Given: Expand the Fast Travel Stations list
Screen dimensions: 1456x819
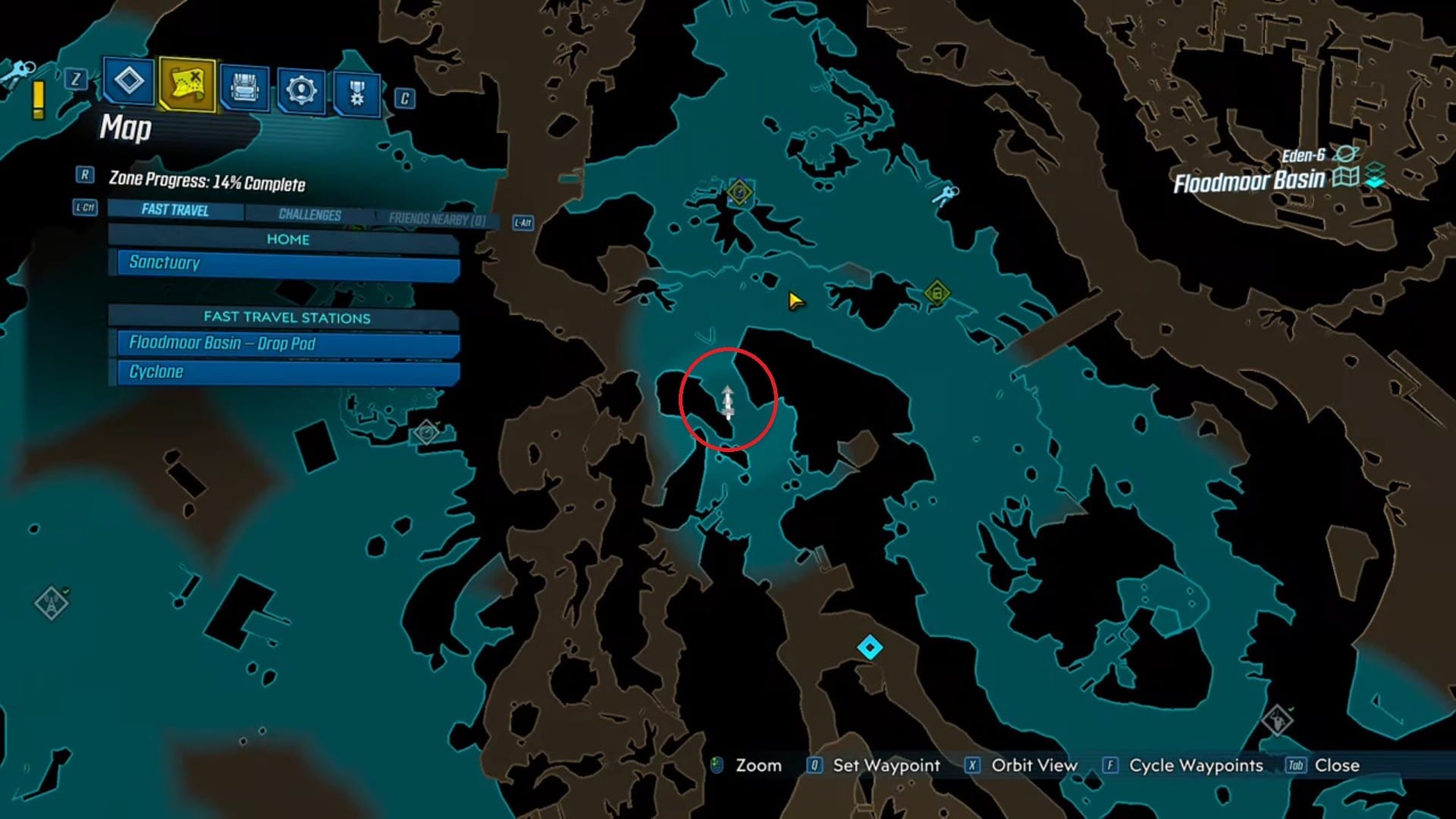Looking at the screenshot, I should click(x=287, y=318).
